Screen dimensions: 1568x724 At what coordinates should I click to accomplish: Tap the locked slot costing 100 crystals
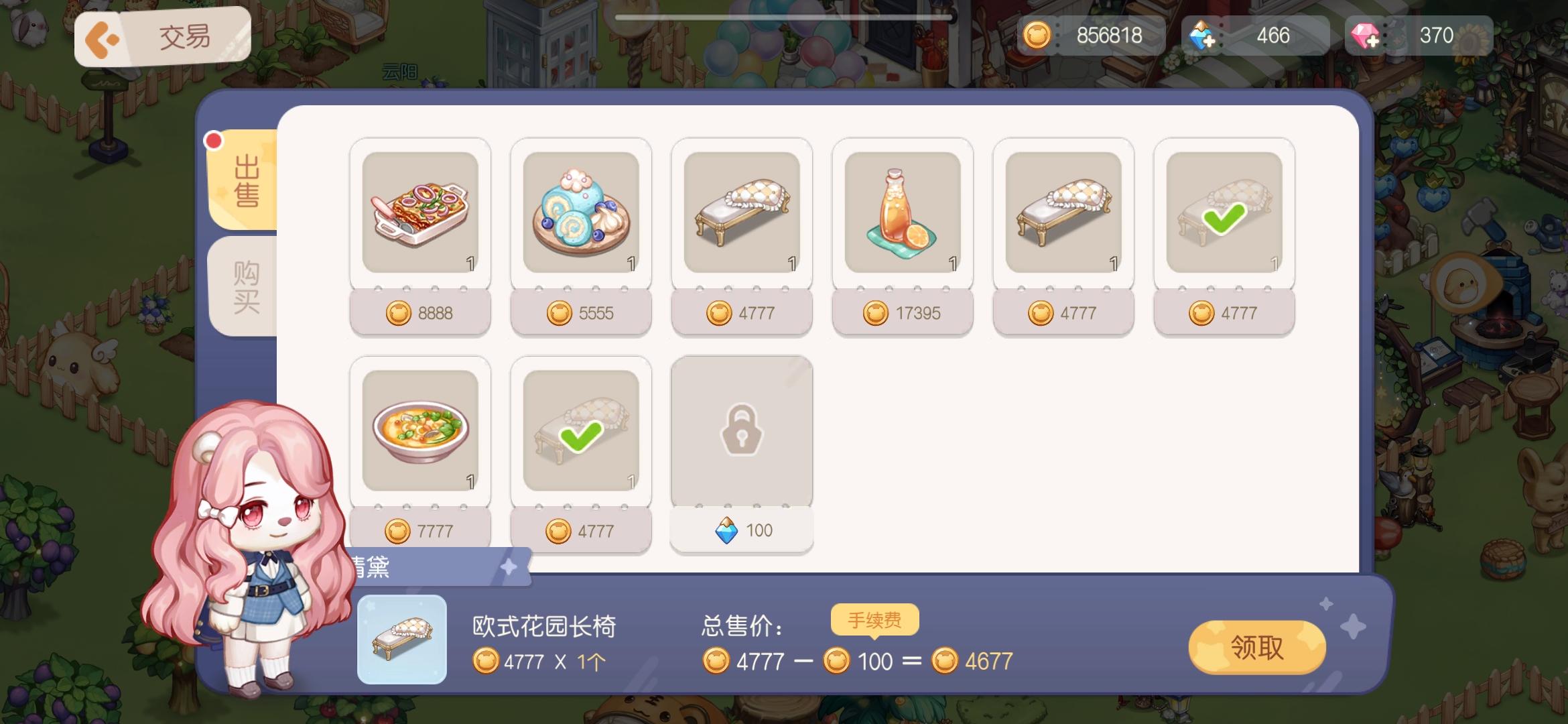tap(742, 432)
